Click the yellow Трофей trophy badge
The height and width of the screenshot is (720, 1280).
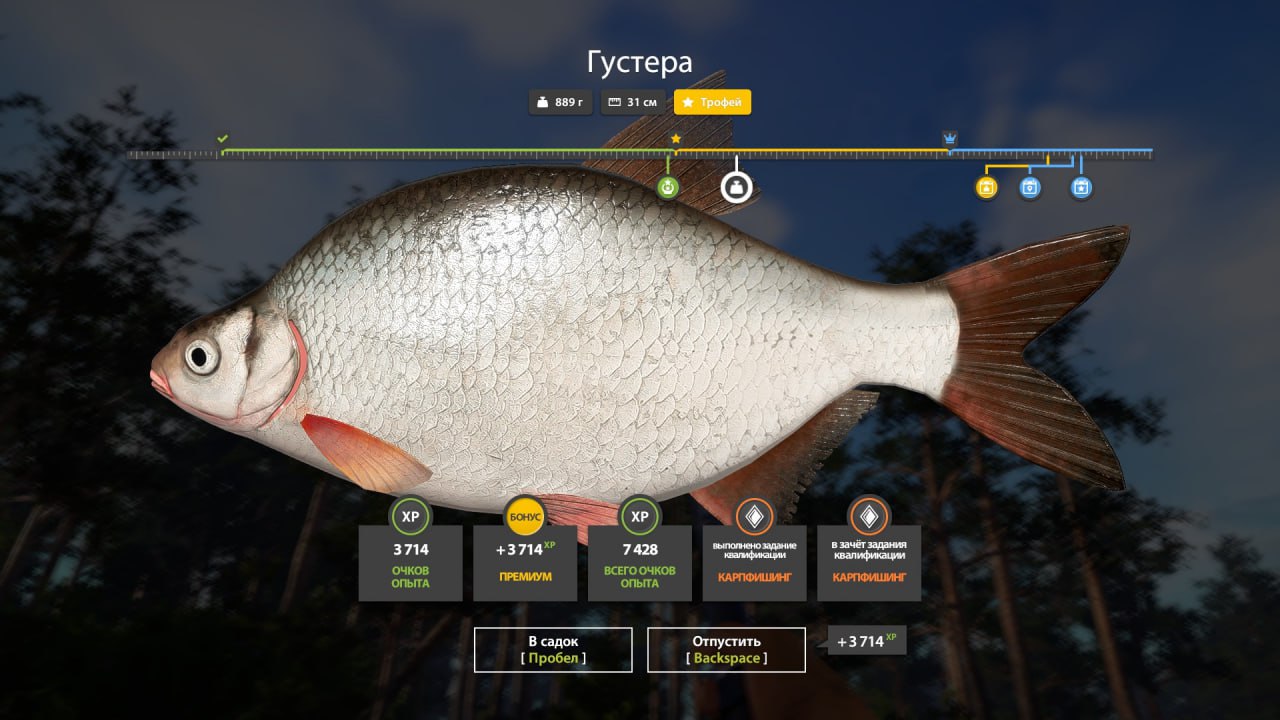712,102
